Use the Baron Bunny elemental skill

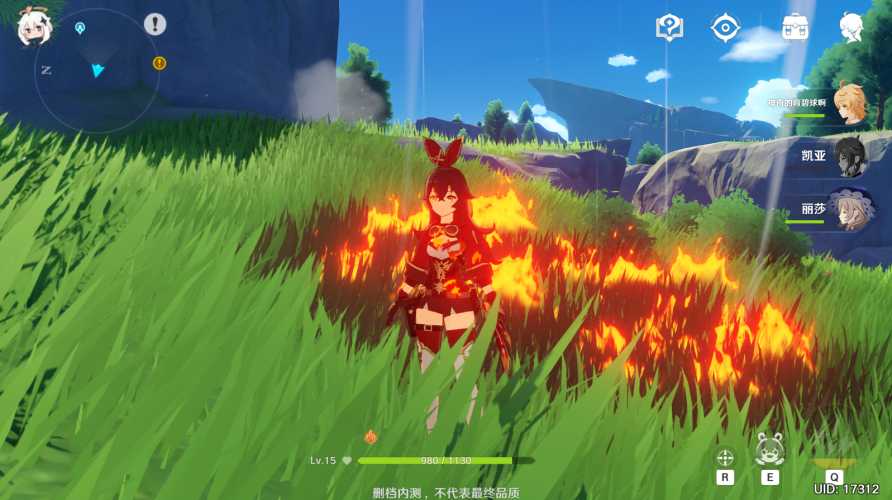[x=769, y=452]
